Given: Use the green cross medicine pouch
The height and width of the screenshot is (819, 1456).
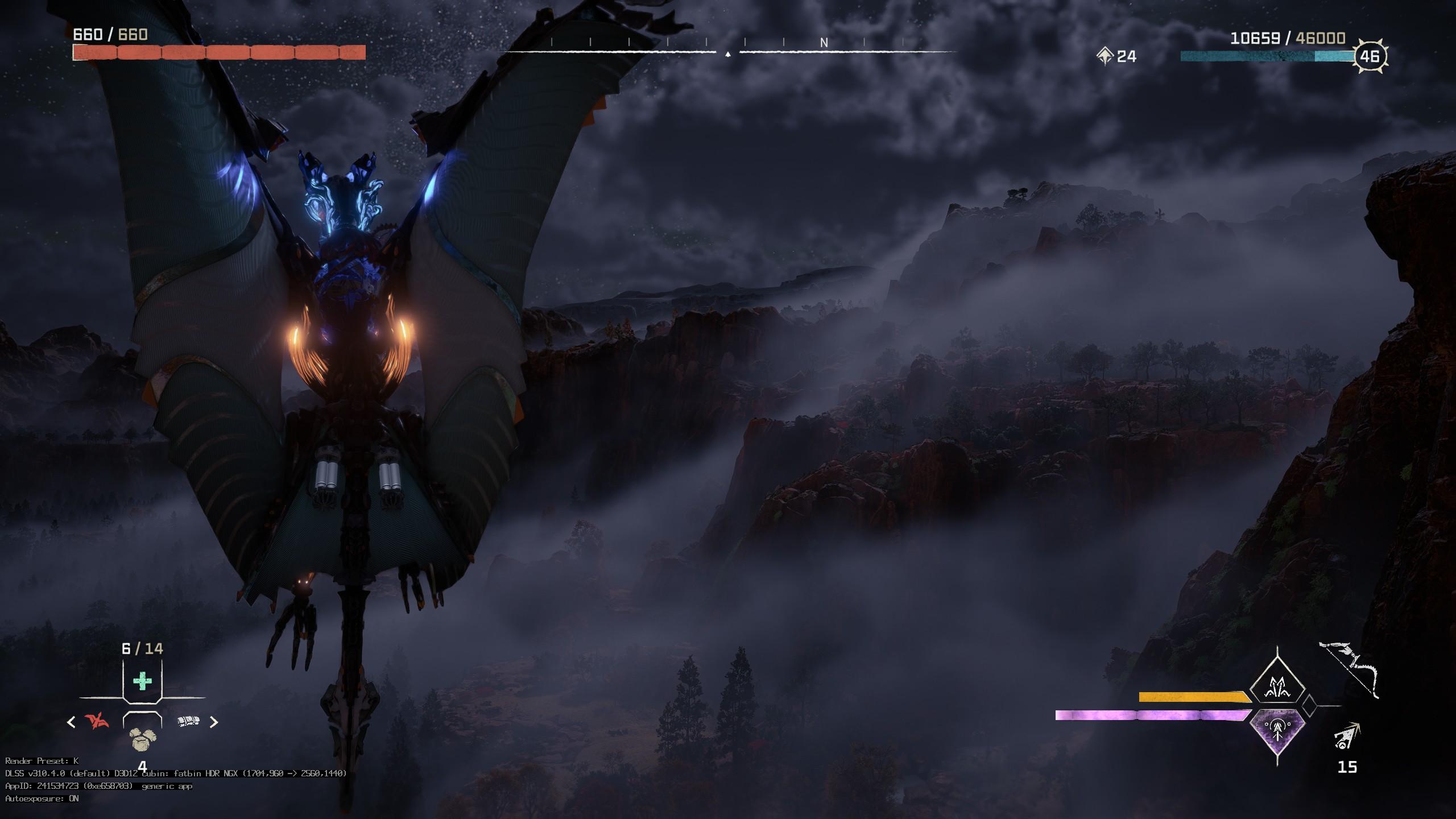Looking at the screenshot, I should 142,681.
